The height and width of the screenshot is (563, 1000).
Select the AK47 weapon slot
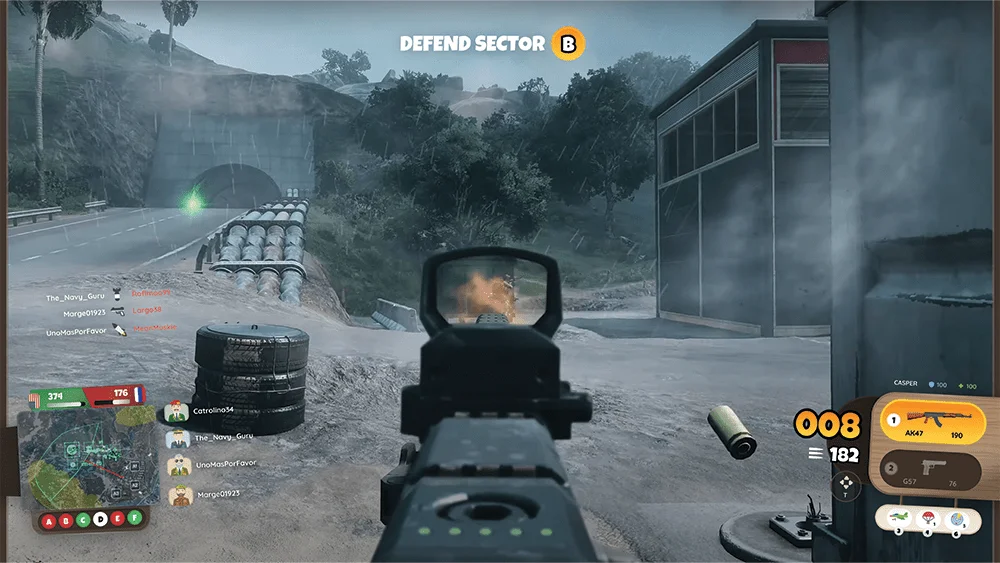pos(932,420)
